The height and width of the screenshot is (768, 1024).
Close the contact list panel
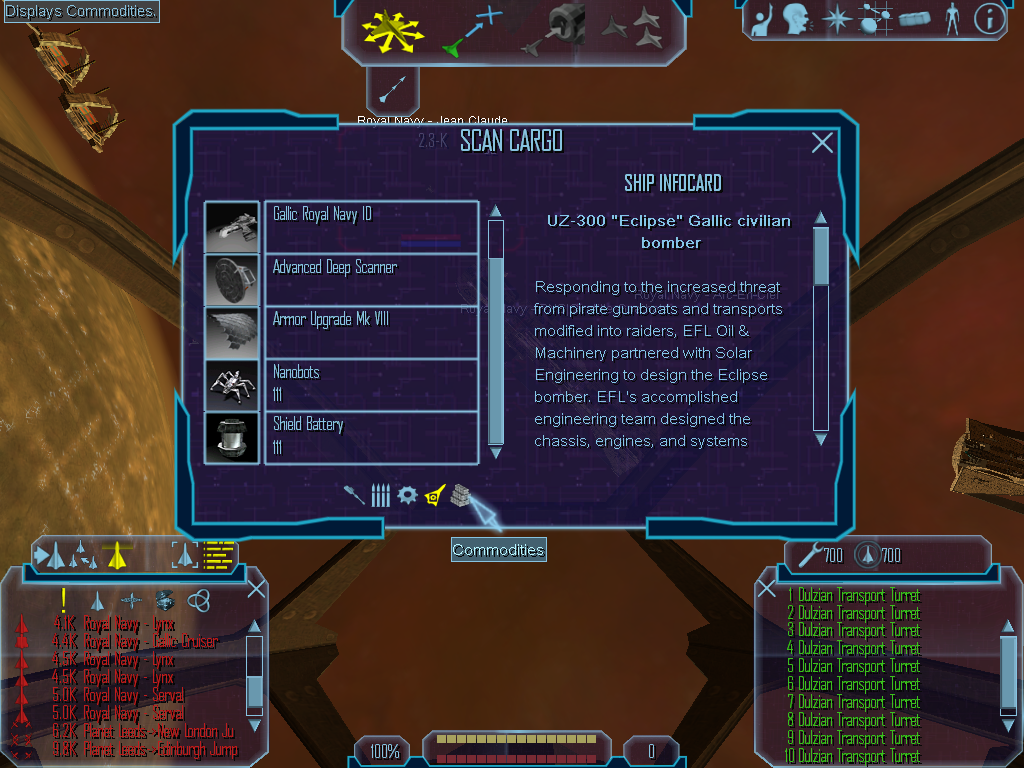(256, 589)
